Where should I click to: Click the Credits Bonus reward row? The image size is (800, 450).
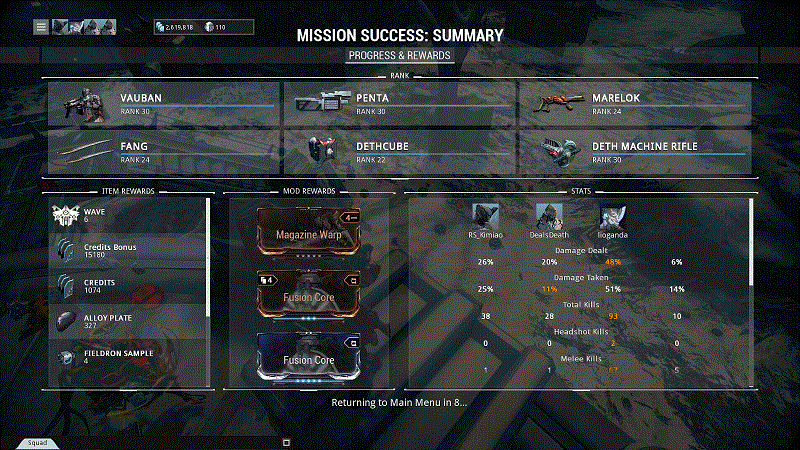click(x=129, y=250)
